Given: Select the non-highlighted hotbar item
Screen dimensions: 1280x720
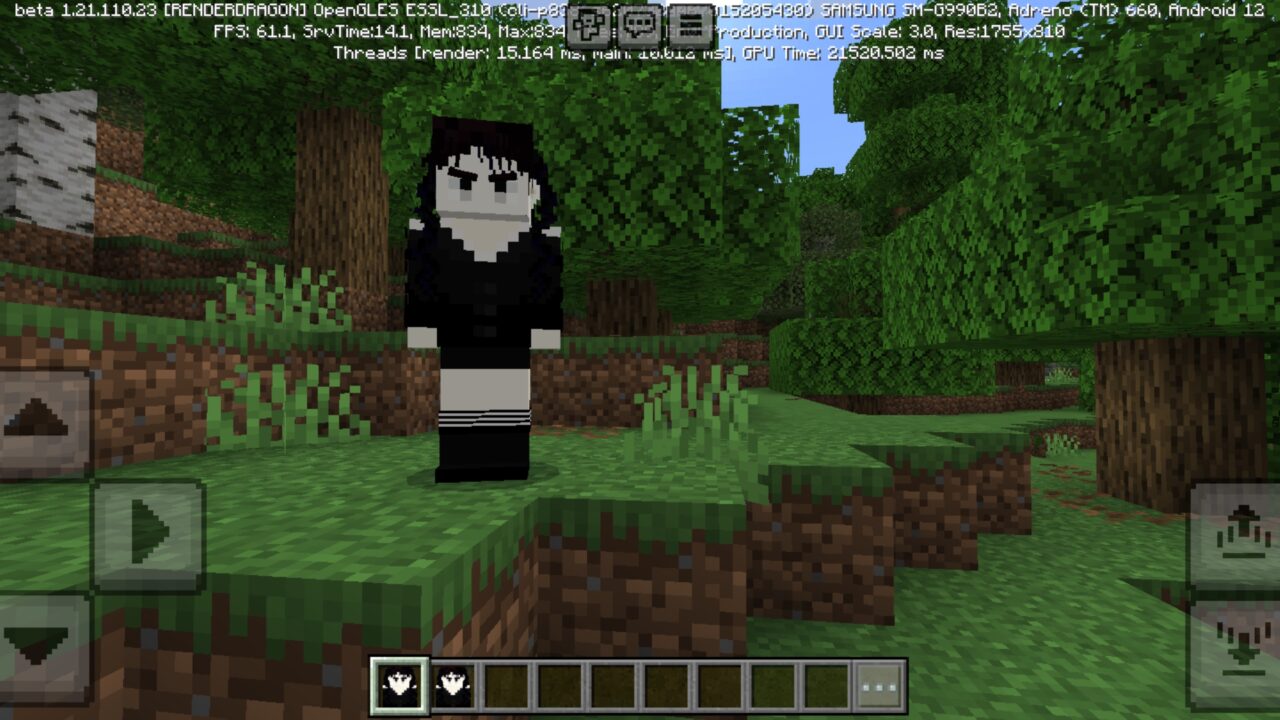Looking at the screenshot, I should [454, 686].
